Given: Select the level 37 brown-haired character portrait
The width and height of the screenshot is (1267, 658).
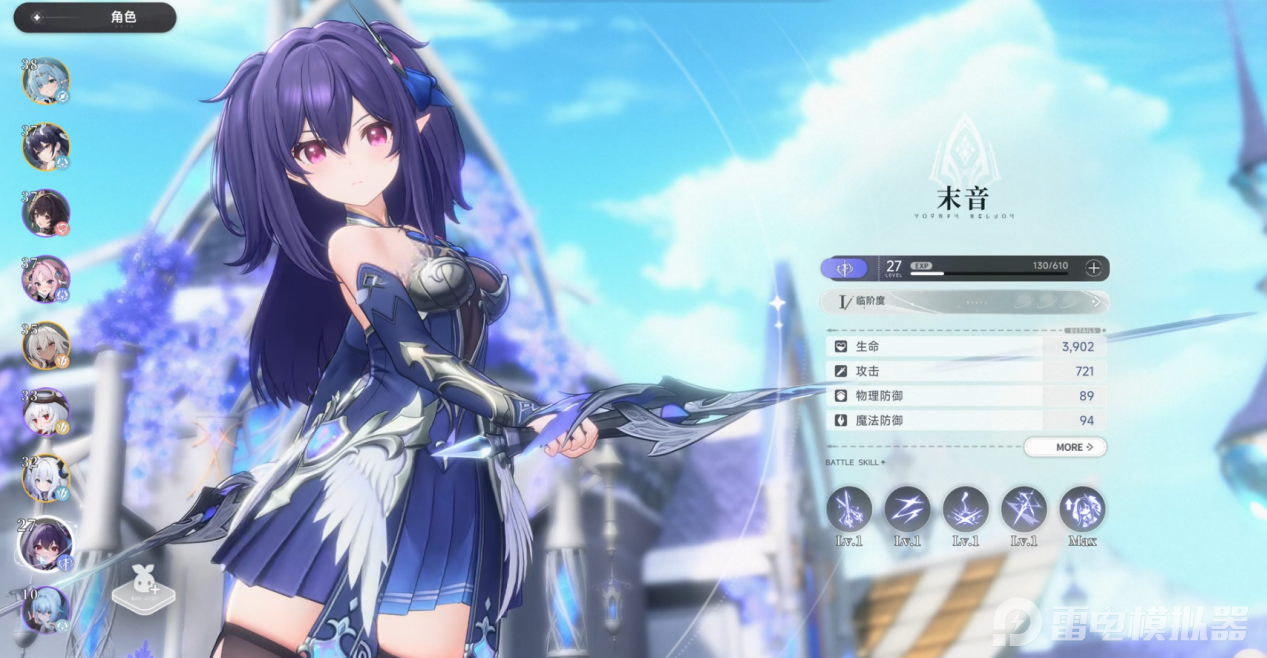Looking at the screenshot, I should click(x=46, y=213).
